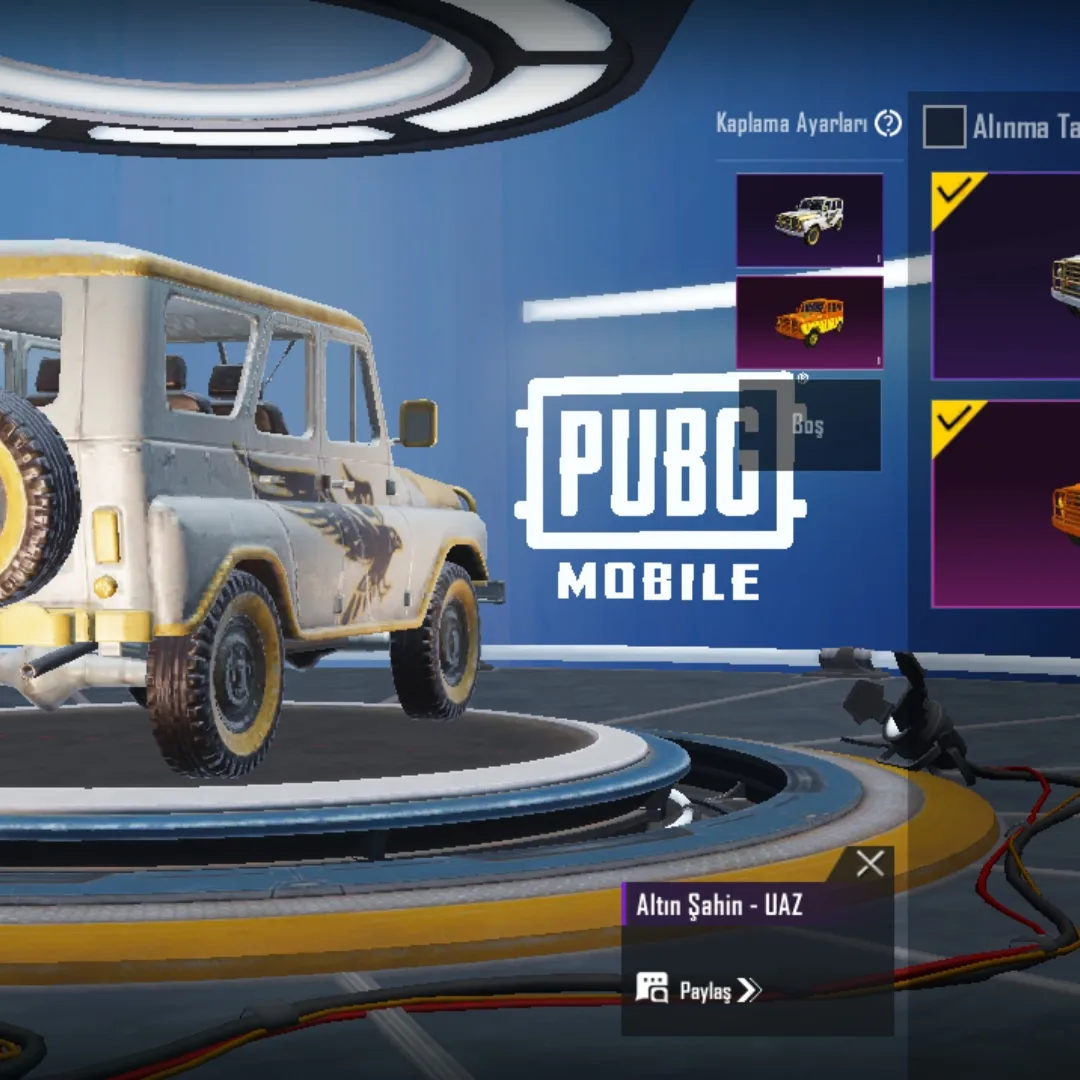Pick the large white vehicle skin card

point(1006,276)
